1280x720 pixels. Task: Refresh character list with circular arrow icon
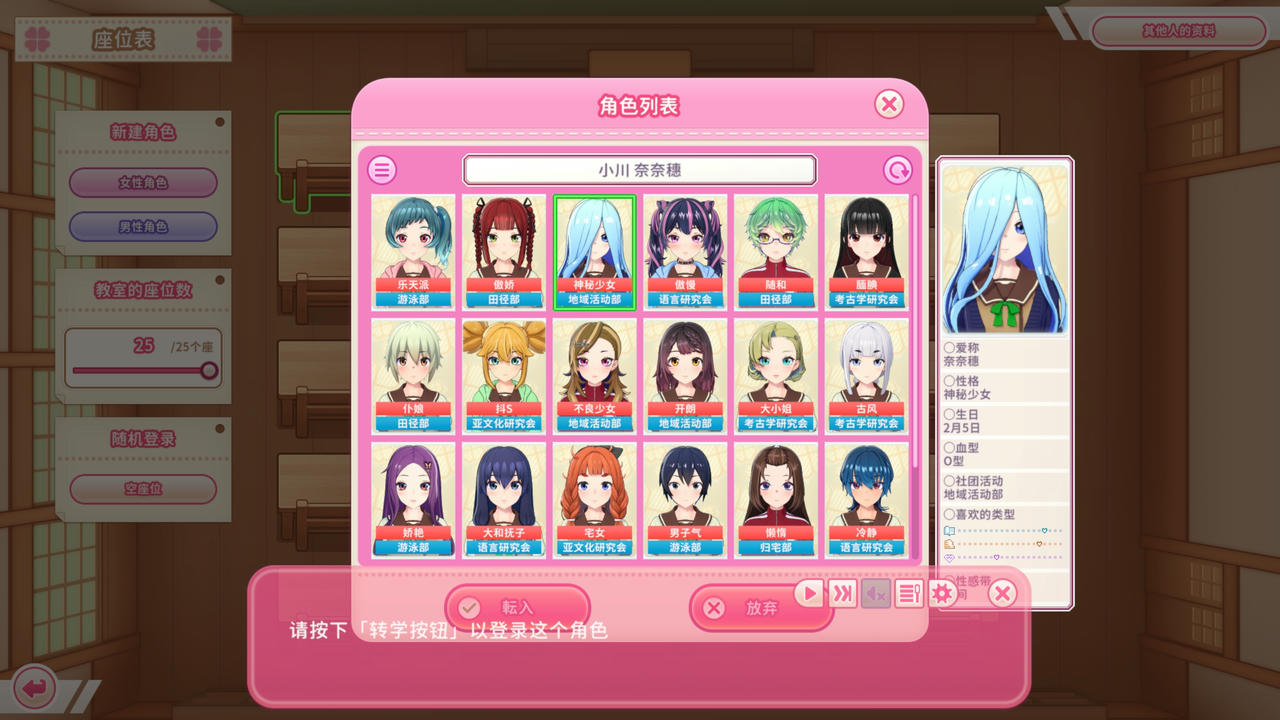[898, 169]
